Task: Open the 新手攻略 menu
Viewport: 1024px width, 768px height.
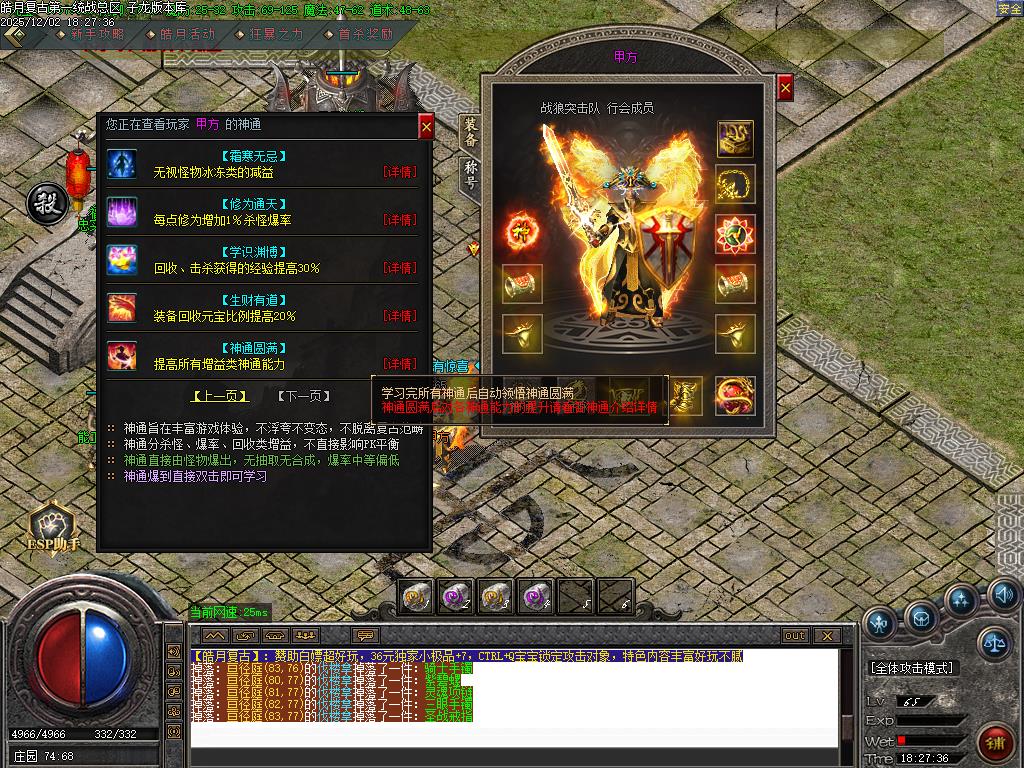Action: click(97, 34)
